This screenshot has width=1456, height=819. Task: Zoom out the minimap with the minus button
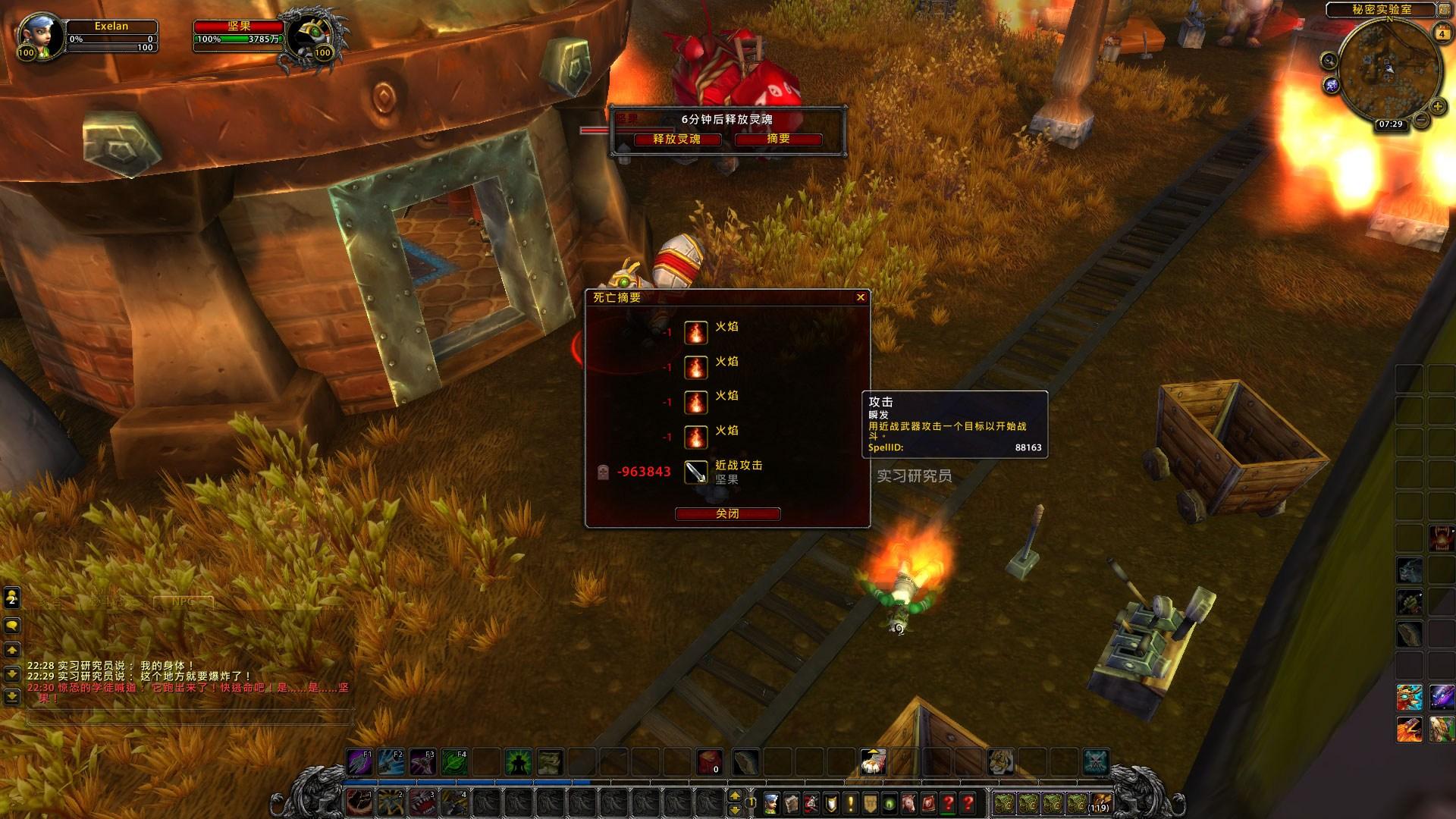coord(1421,120)
